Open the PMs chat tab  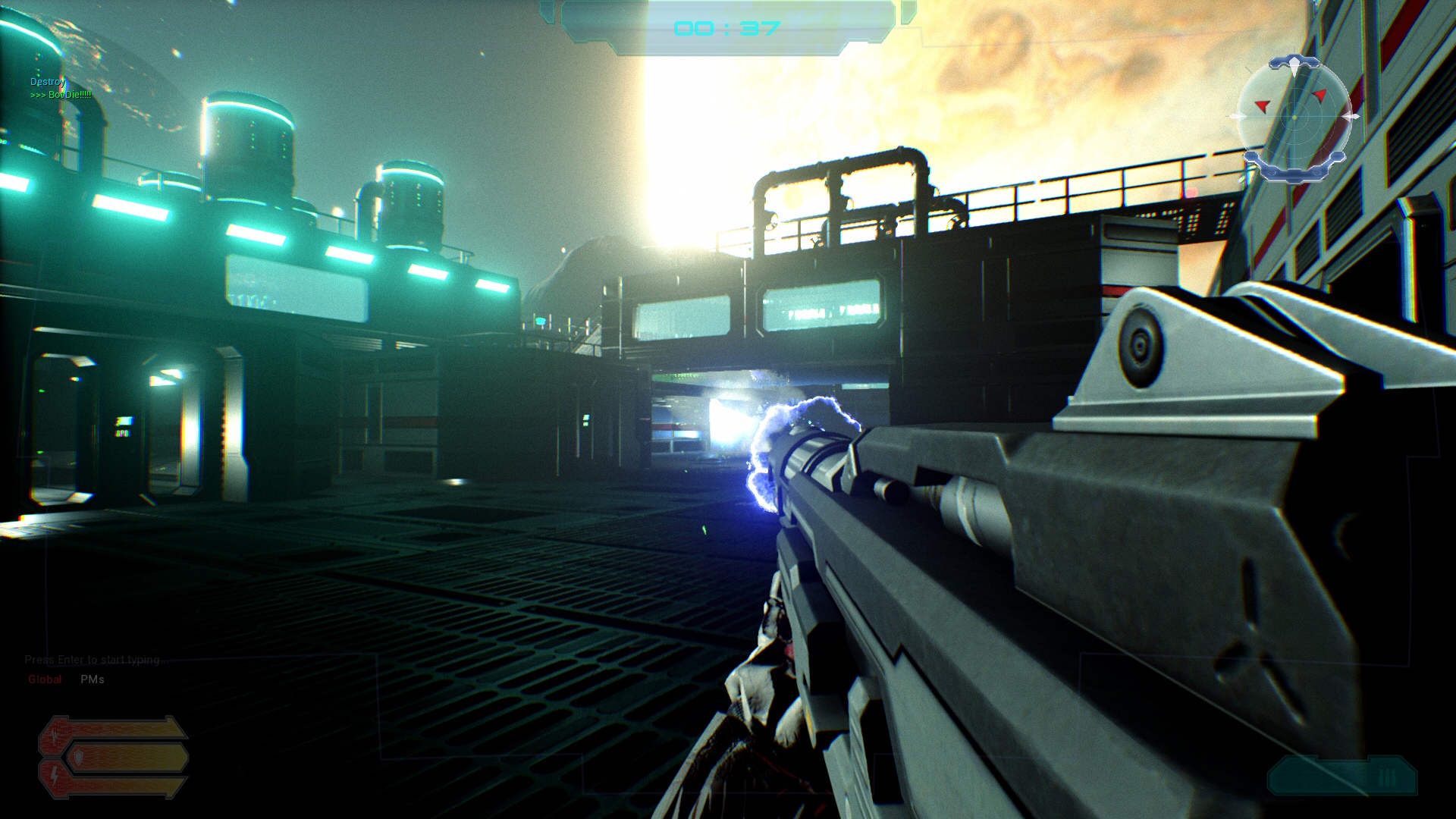[93, 679]
